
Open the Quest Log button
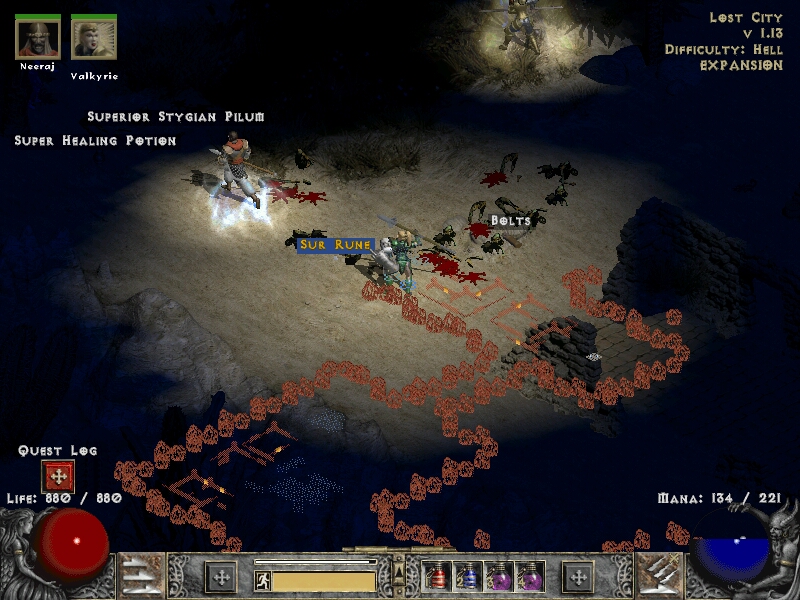[x=57, y=476]
